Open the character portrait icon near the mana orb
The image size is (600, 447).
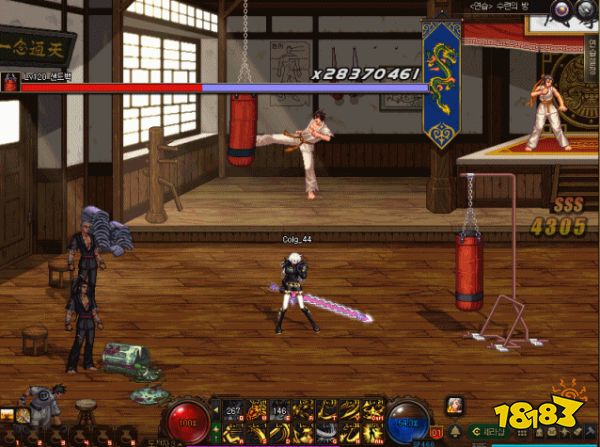coord(453,405)
